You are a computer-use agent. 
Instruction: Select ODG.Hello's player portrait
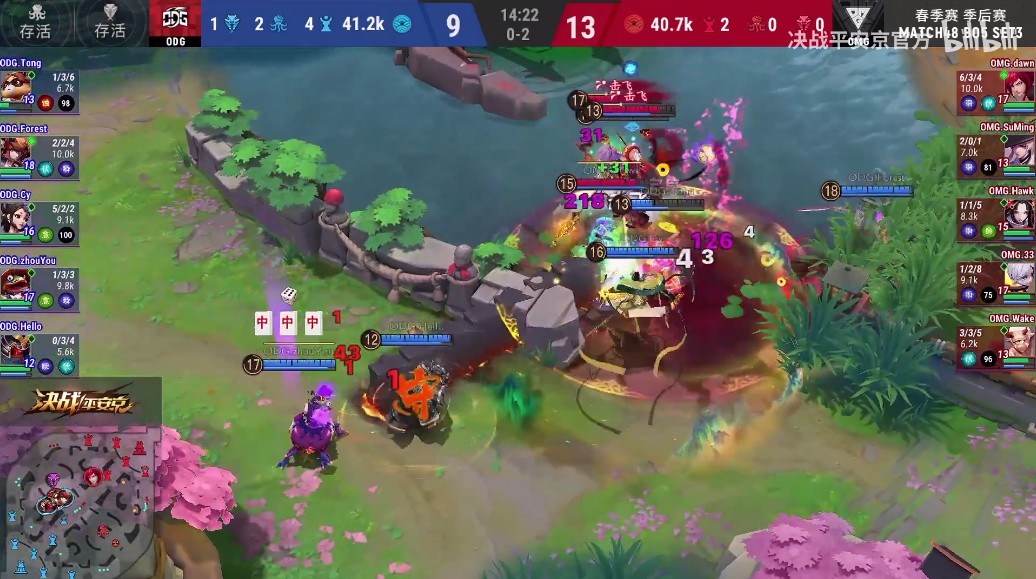pos(13,349)
